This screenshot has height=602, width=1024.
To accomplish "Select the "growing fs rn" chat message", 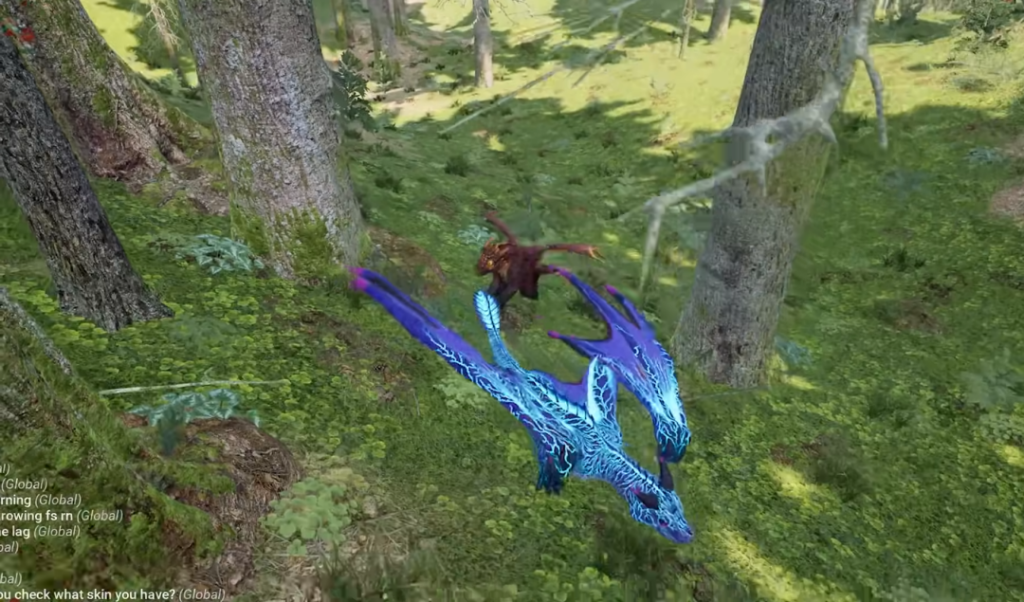I will [61, 516].
